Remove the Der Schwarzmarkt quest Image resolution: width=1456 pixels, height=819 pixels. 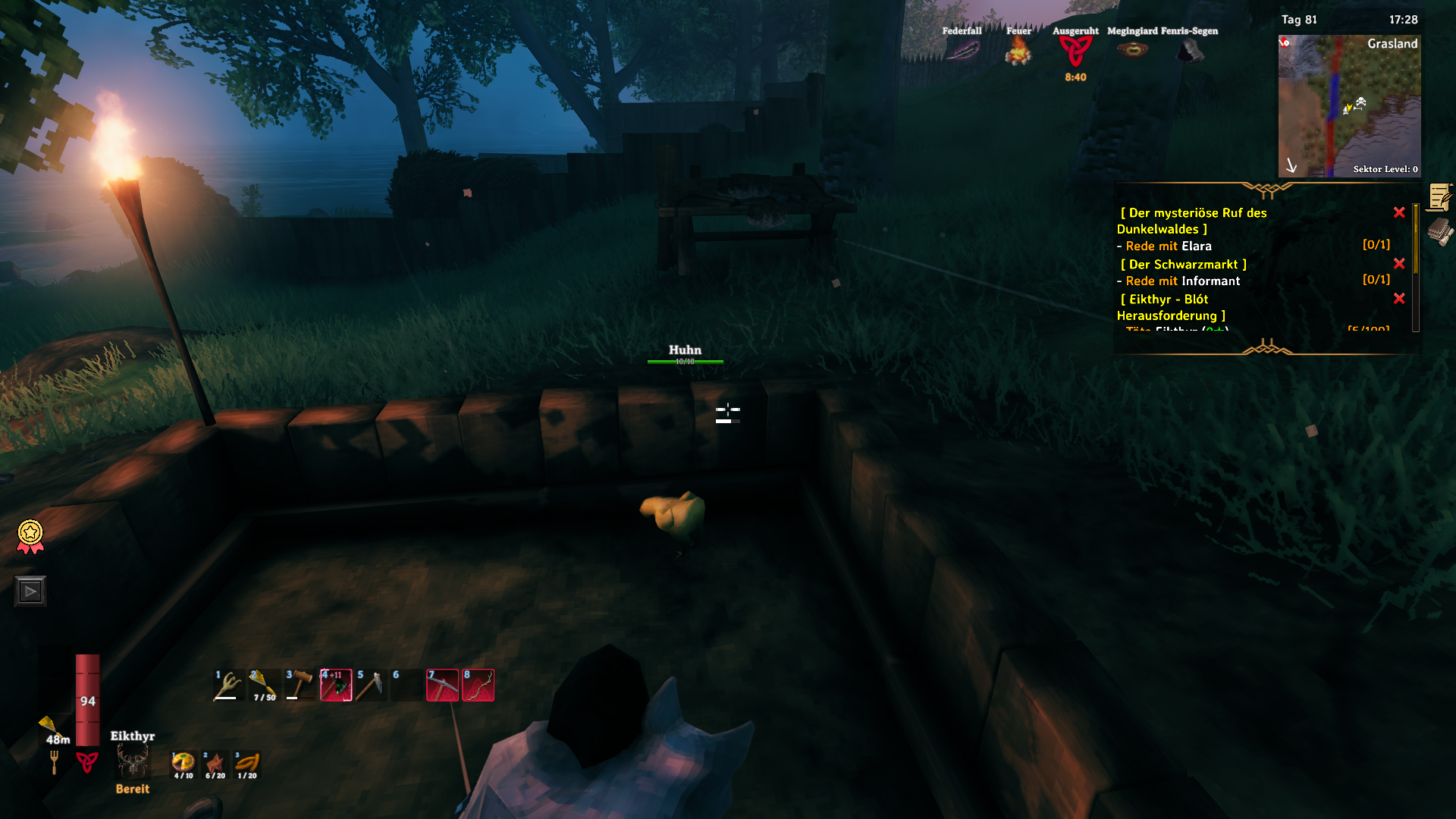(x=1399, y=264)
